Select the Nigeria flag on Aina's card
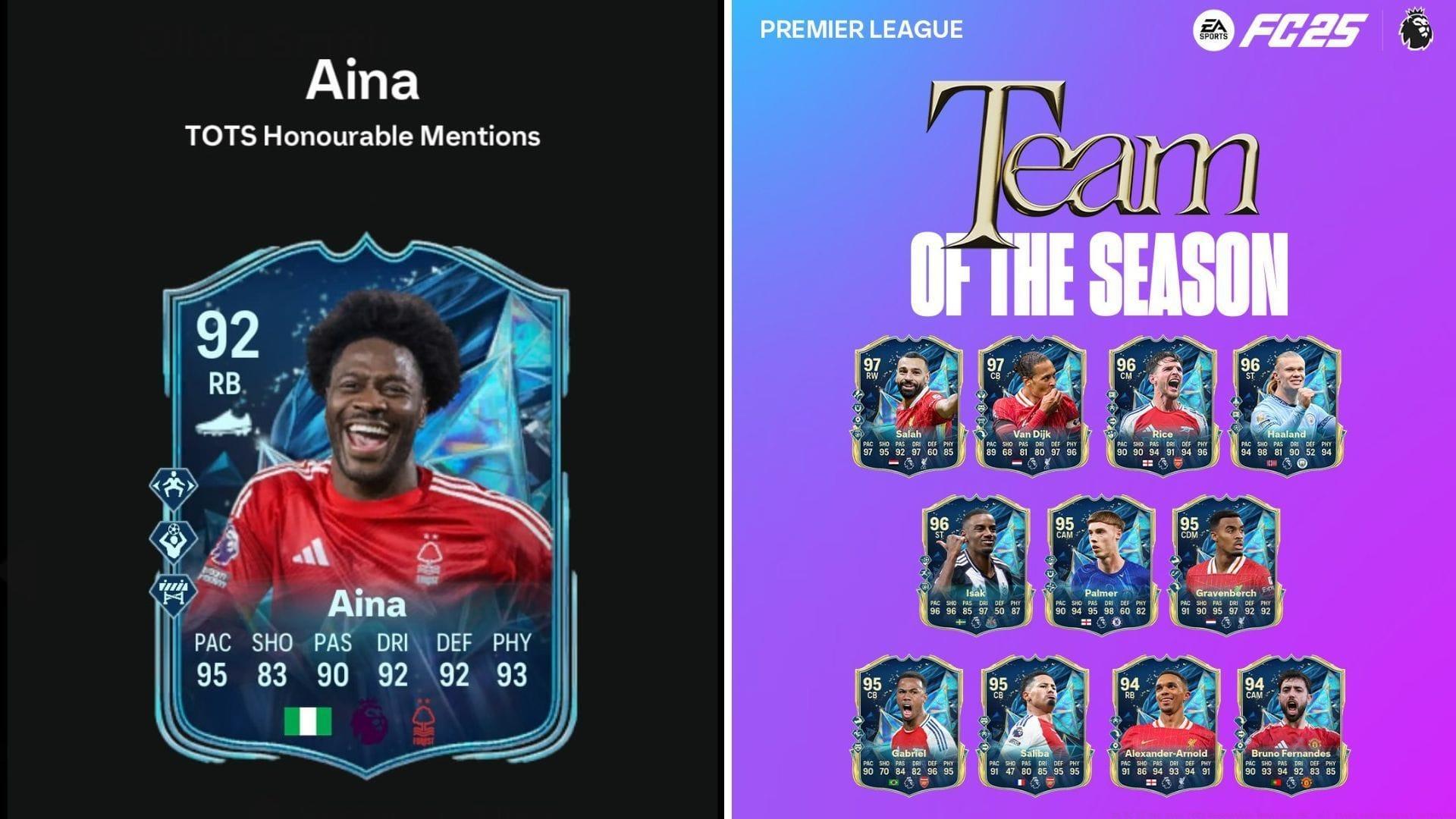This screenshot has height=819, width=1456. (x=309, y=720)
